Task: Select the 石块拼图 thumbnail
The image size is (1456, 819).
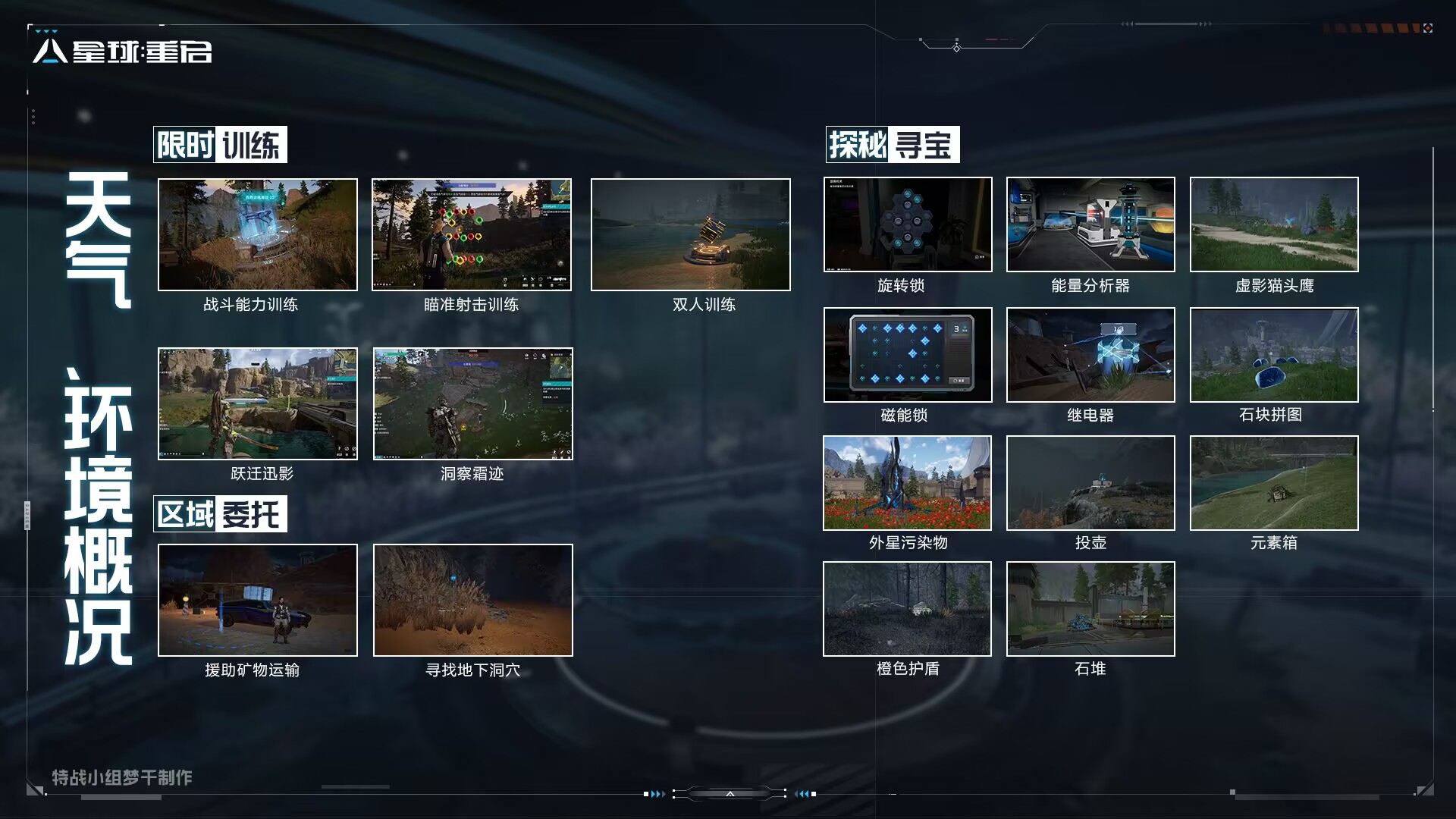Action: [1274, 355]
